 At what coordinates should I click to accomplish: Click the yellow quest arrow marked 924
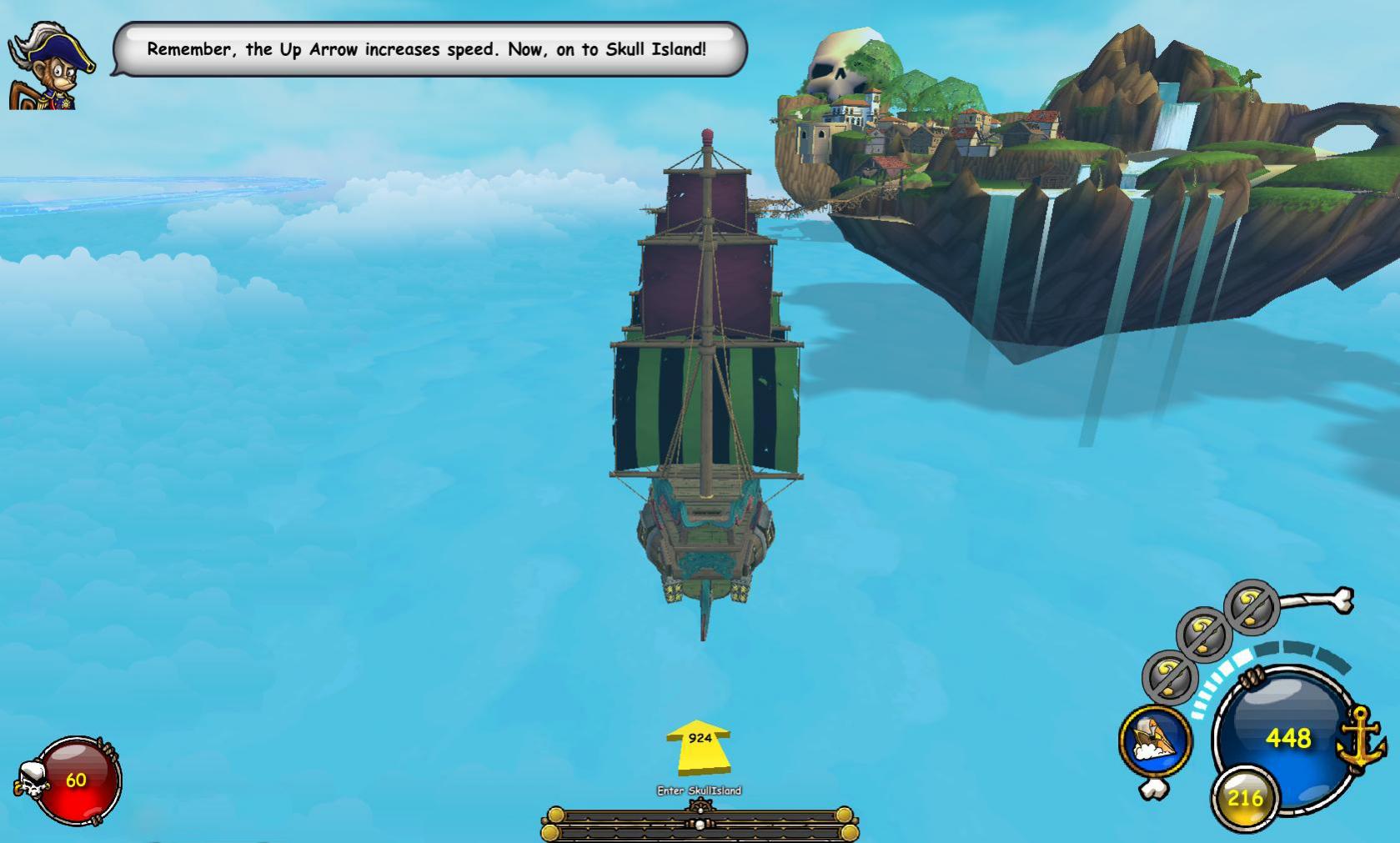tap(699, 745)
